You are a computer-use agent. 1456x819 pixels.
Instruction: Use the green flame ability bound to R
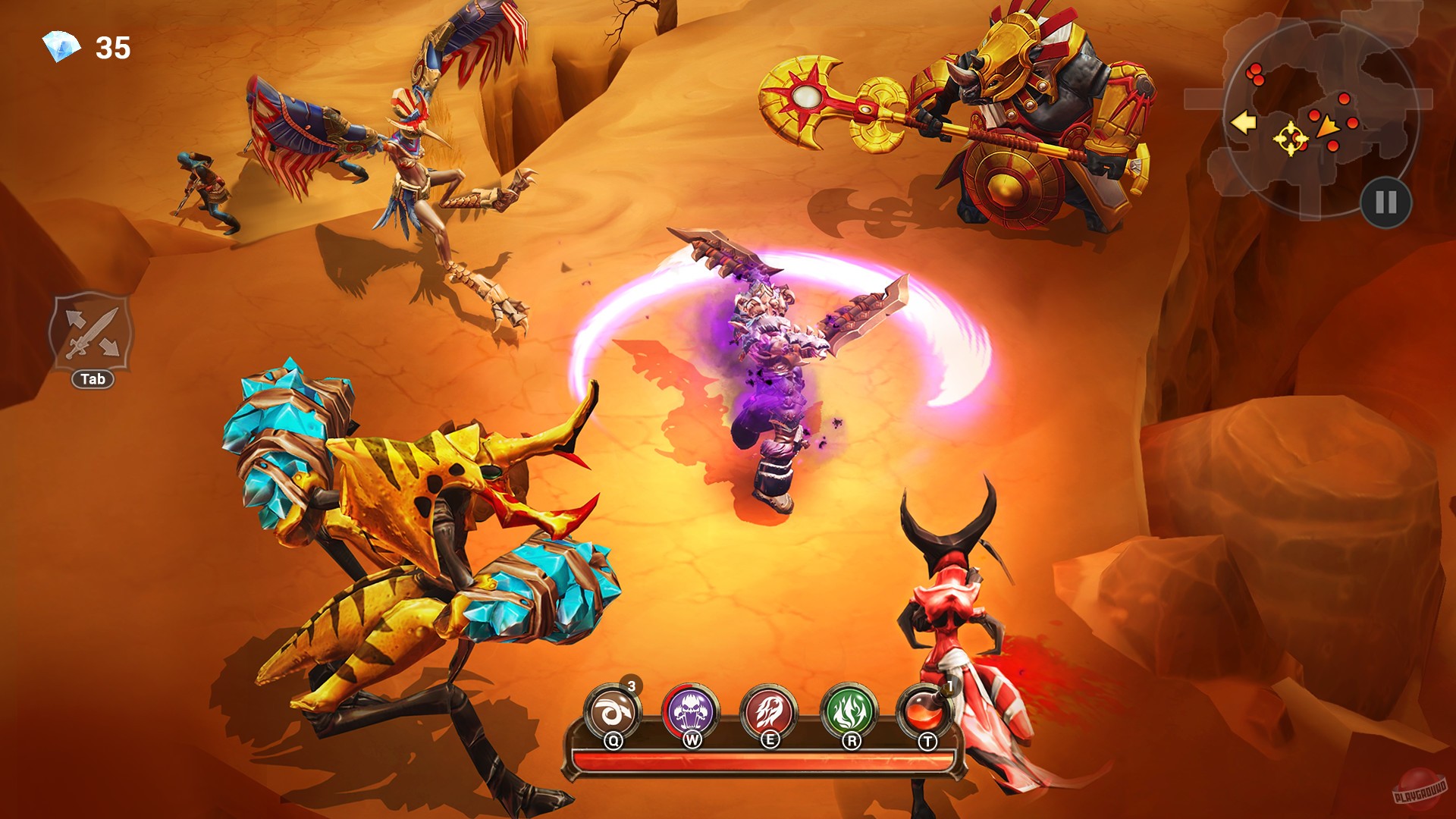[x=850, y=709]
